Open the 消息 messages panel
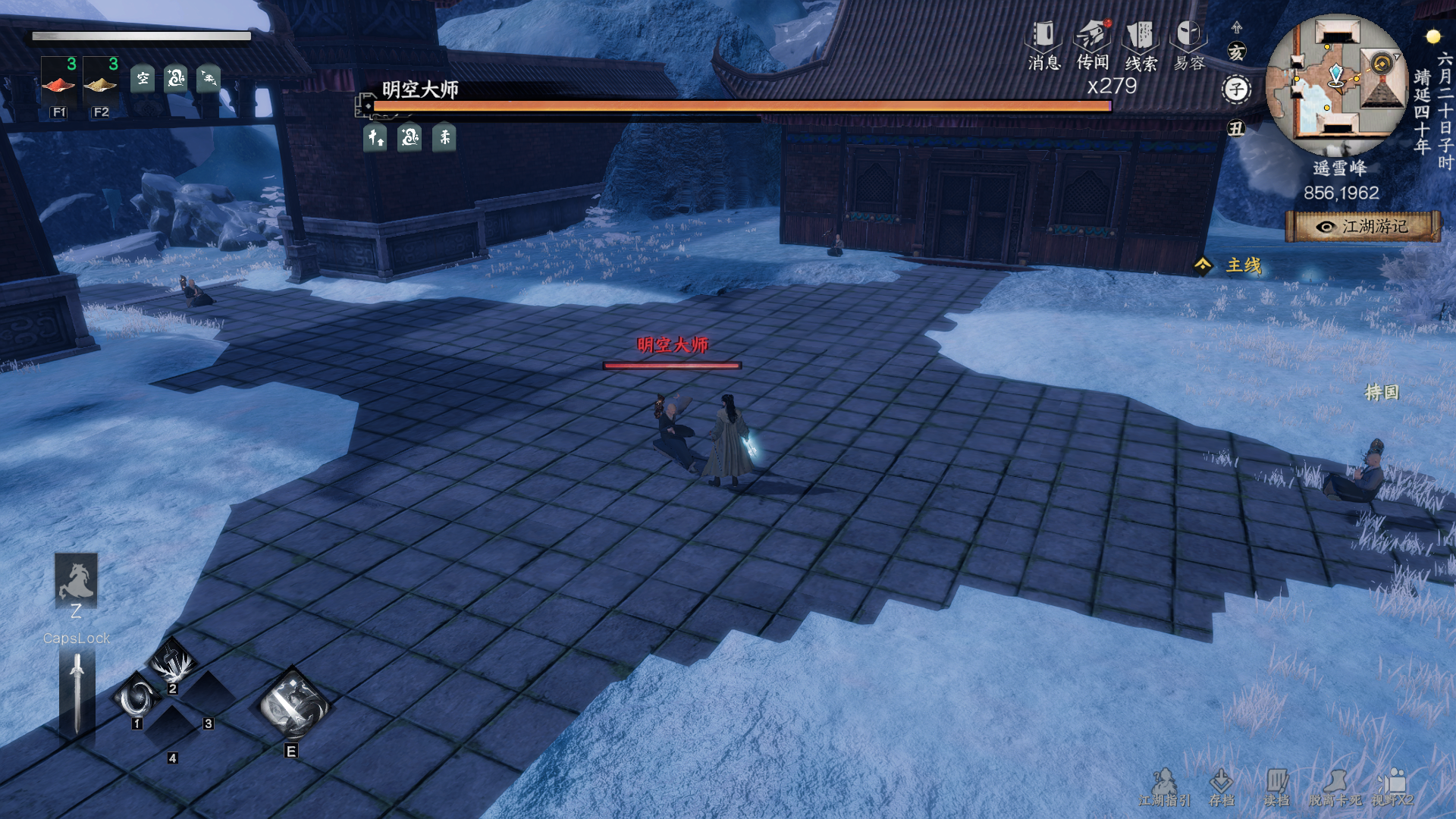1456x819 pixels. point(1043,44)
